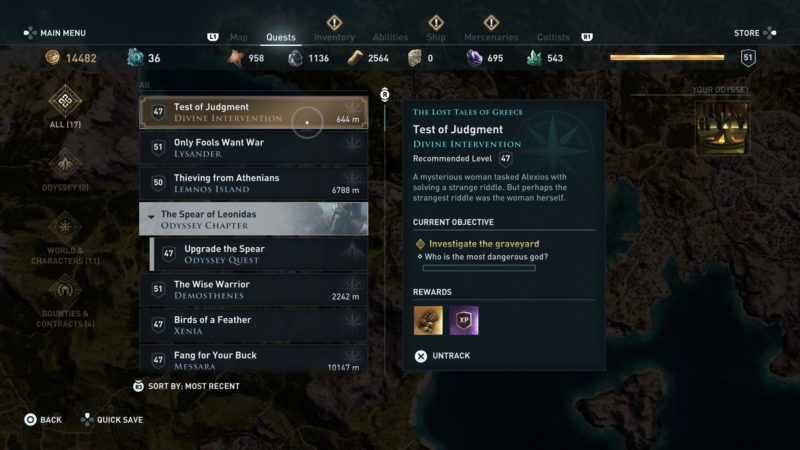Viewport: 800px width, 450px height.
Task: Go to the Abilities tab
Action: pos(390,38)
